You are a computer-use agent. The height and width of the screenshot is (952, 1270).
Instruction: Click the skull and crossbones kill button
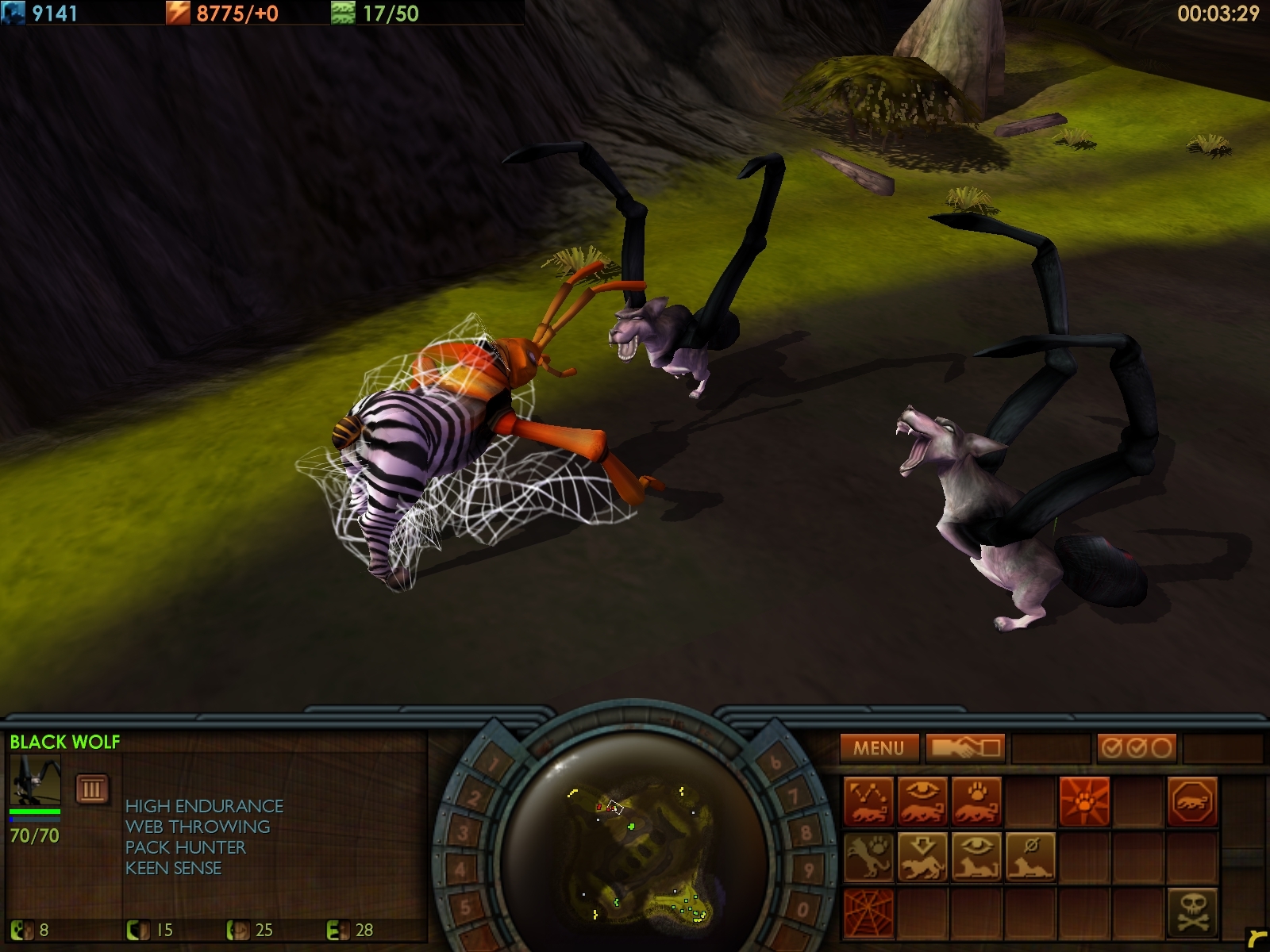pyautogui.click(x=1191, y=912)
